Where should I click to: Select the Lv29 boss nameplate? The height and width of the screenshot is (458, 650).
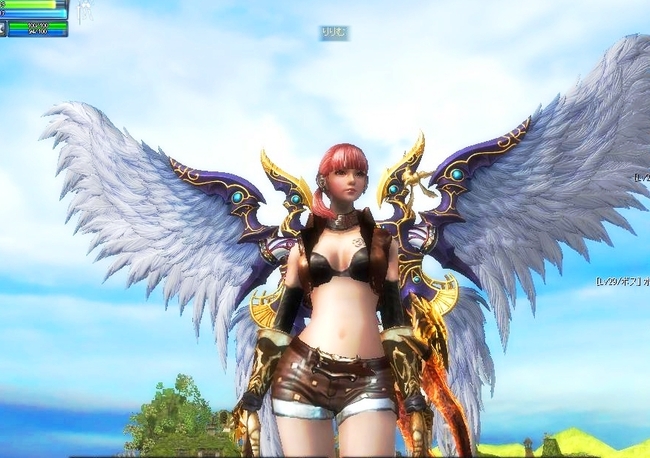pyautogui.click(x=622, y=282)
